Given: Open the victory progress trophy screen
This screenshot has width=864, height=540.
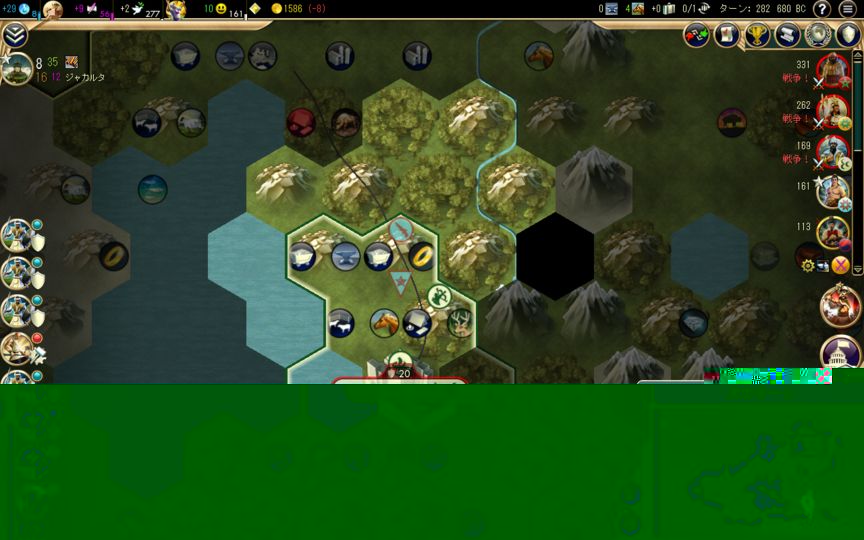Looking at the screenshot, I should point(757,36).
